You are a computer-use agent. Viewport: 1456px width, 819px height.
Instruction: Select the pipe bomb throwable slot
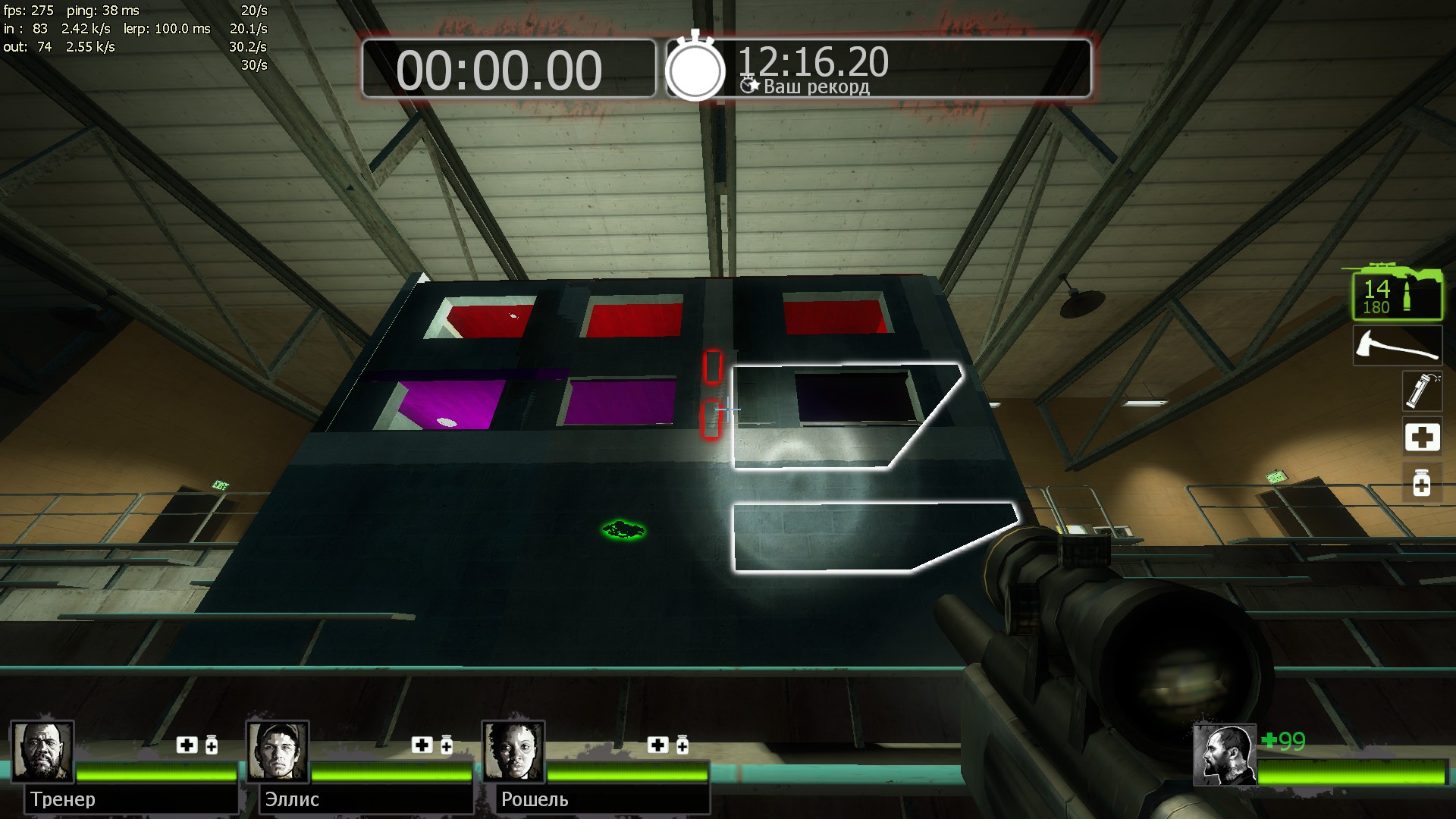[x=1420, y=391]
